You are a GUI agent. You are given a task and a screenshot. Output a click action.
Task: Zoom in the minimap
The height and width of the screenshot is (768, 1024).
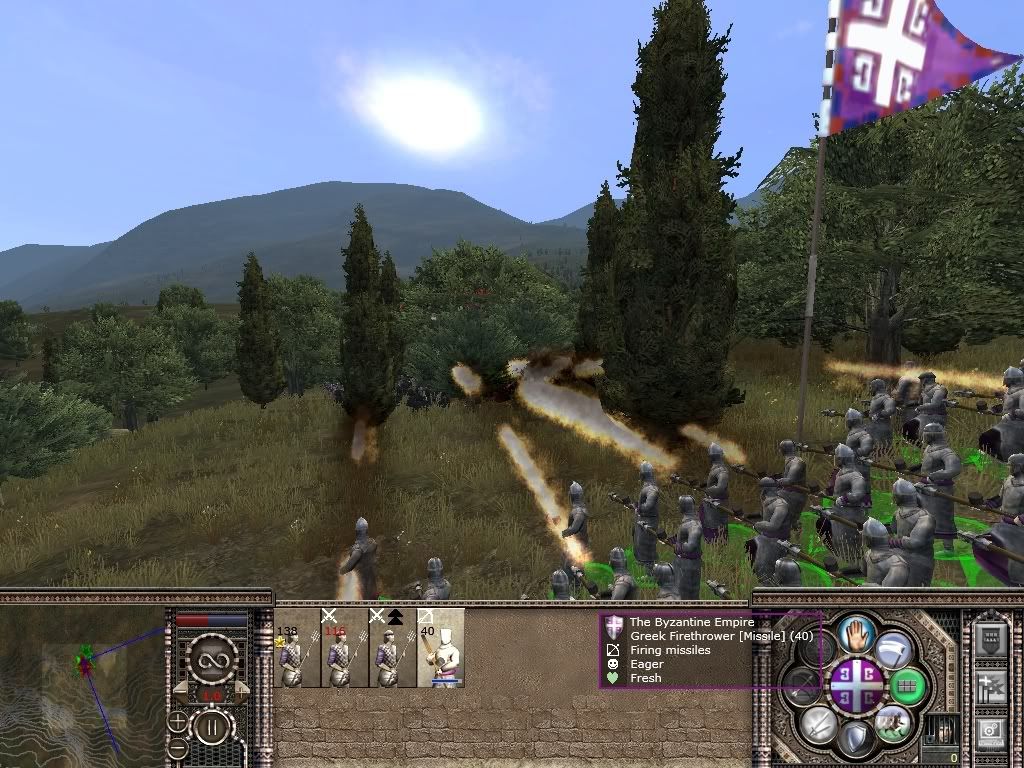177,721
